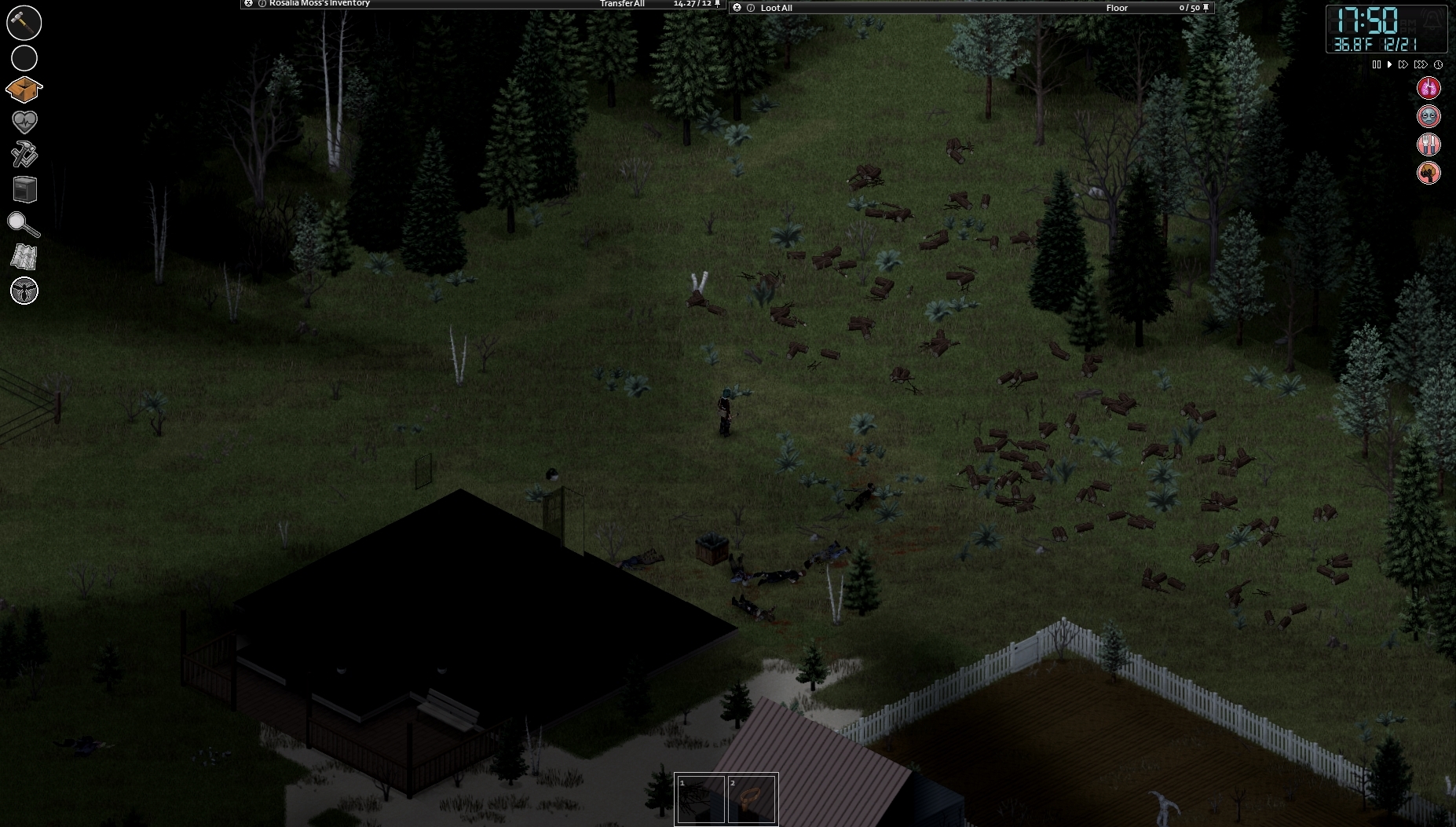Open the folded world map

coord(24,257)
